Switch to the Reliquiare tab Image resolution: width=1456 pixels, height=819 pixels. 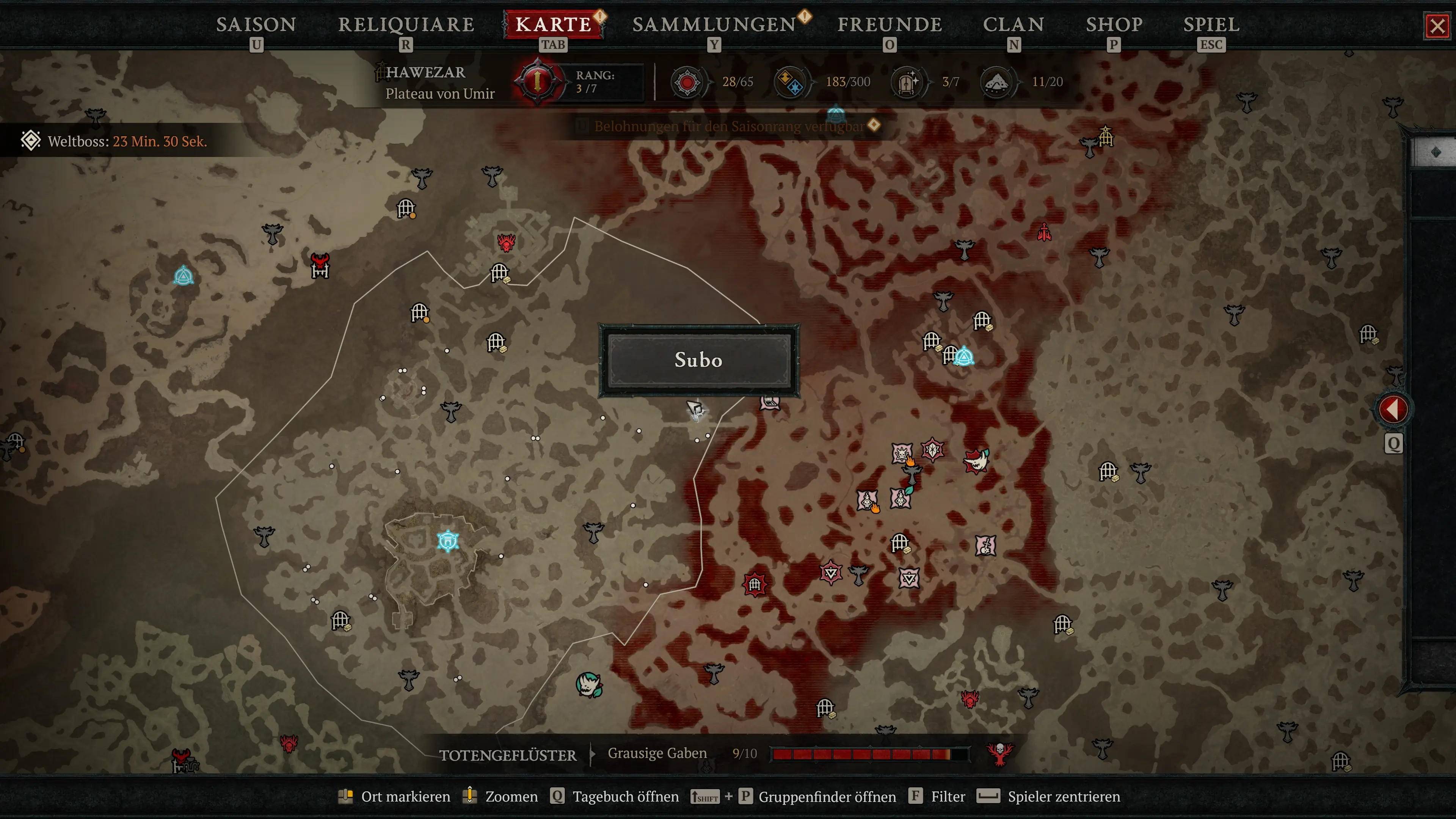(x=406, y=25)
